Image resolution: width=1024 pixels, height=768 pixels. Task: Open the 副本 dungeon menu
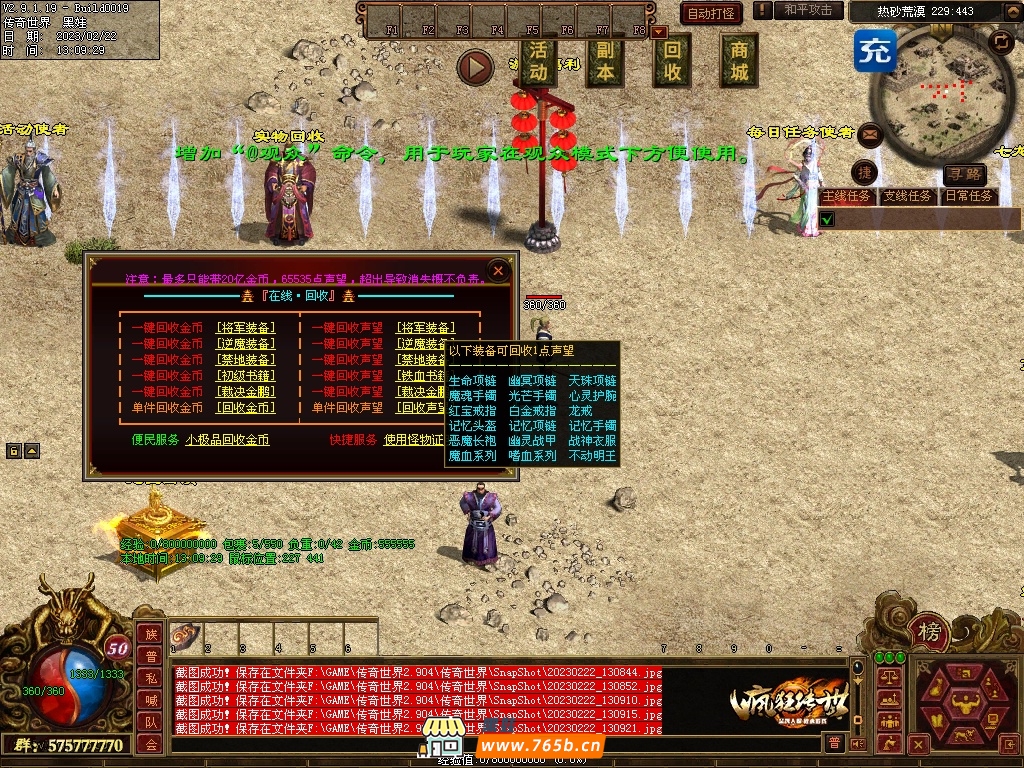tap(605, 60)
